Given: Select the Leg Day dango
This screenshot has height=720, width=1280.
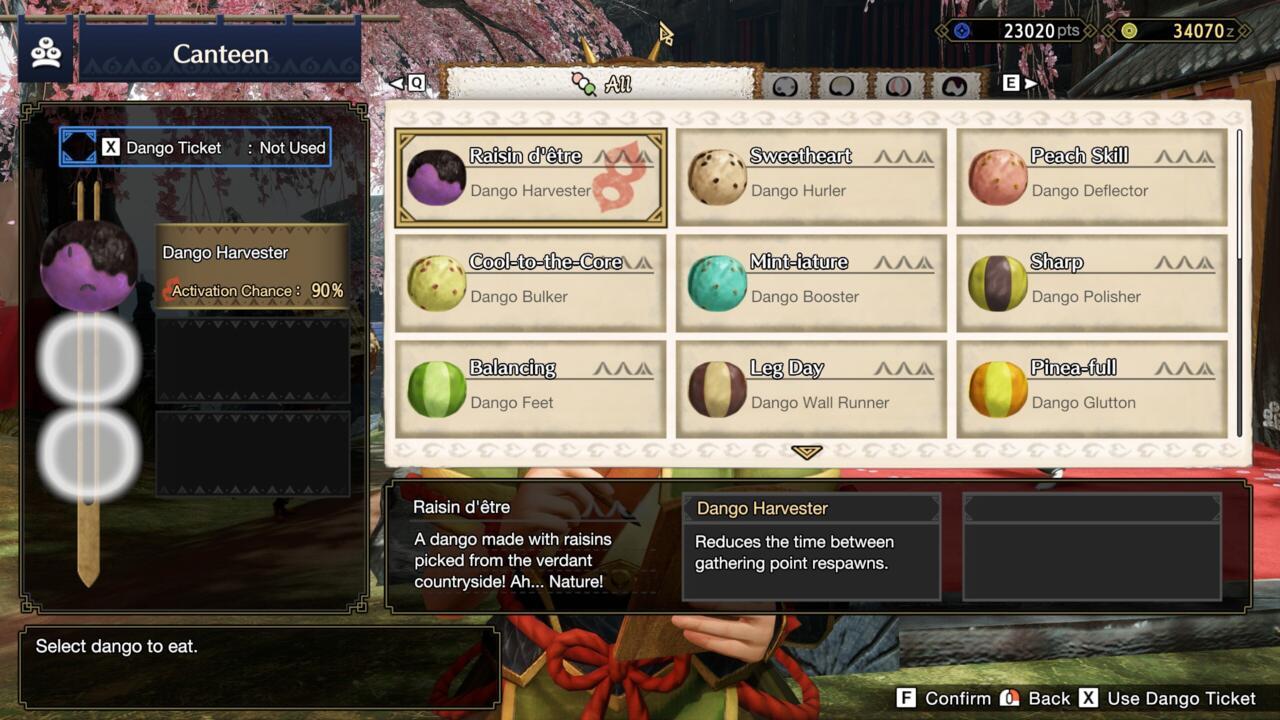Looking at the screenshot, I should point(810,388).
